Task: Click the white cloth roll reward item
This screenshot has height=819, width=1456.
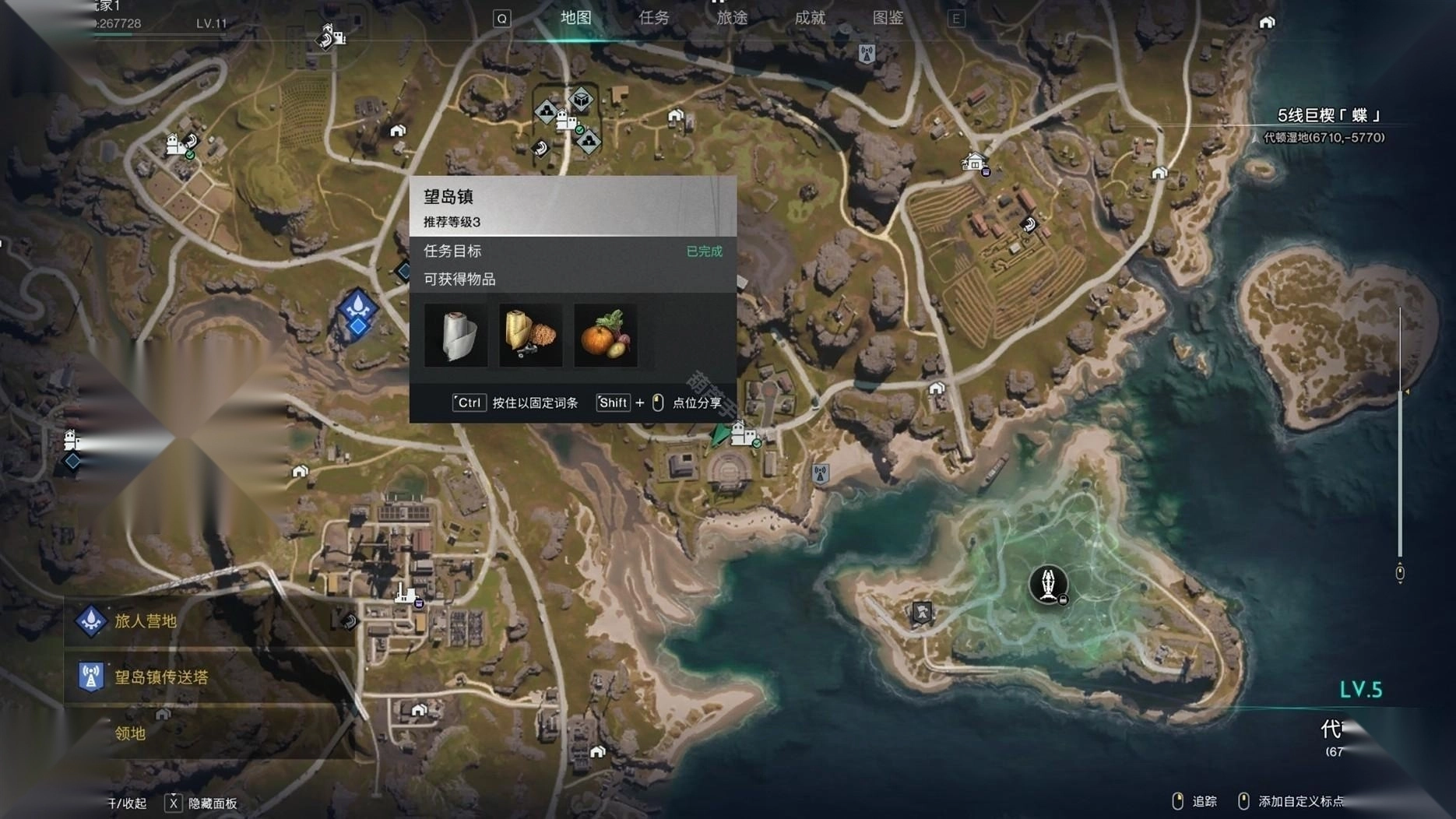Action: tap(456, 336)
